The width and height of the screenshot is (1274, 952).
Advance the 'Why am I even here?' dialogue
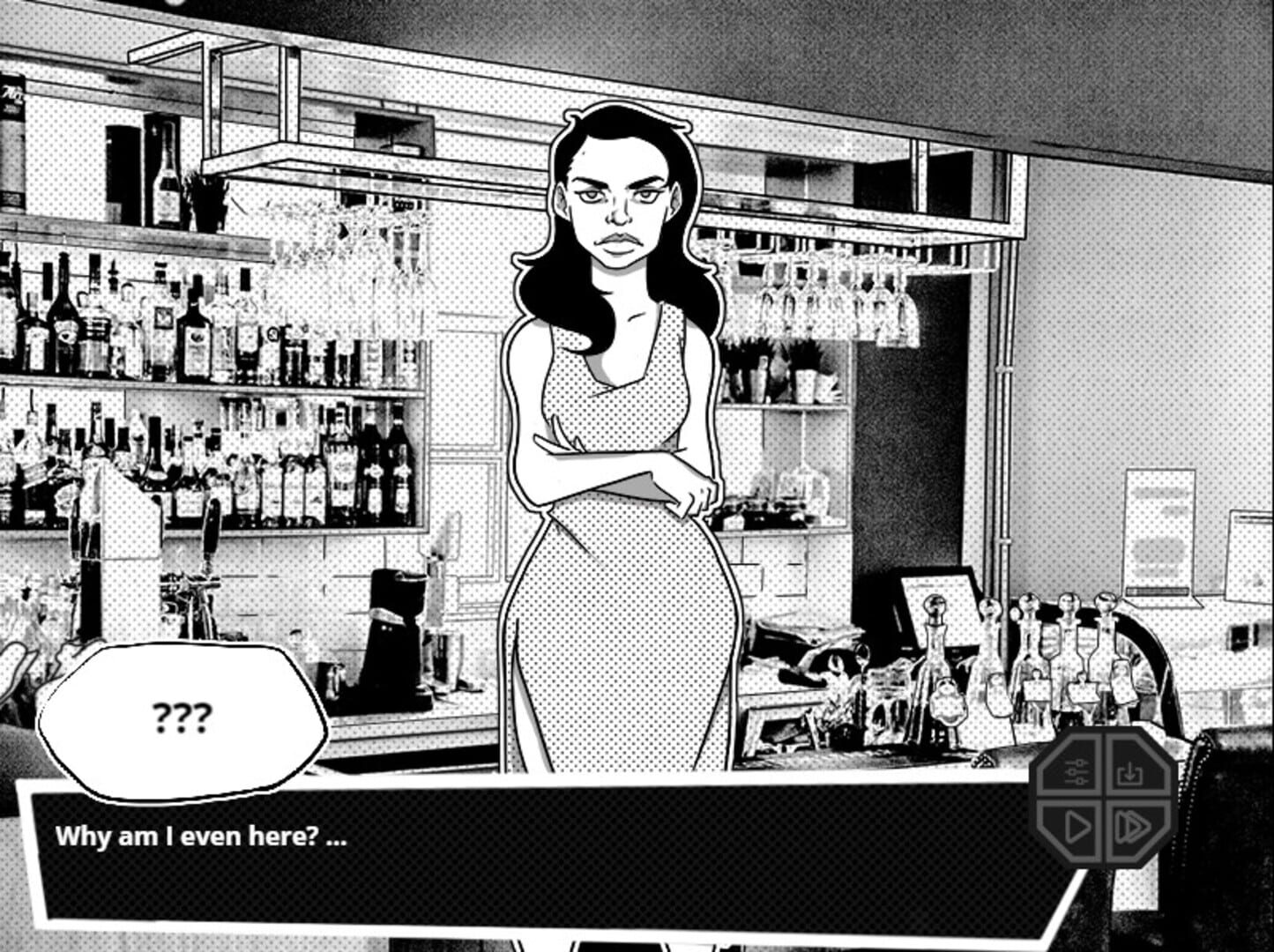tap(200, 837)
